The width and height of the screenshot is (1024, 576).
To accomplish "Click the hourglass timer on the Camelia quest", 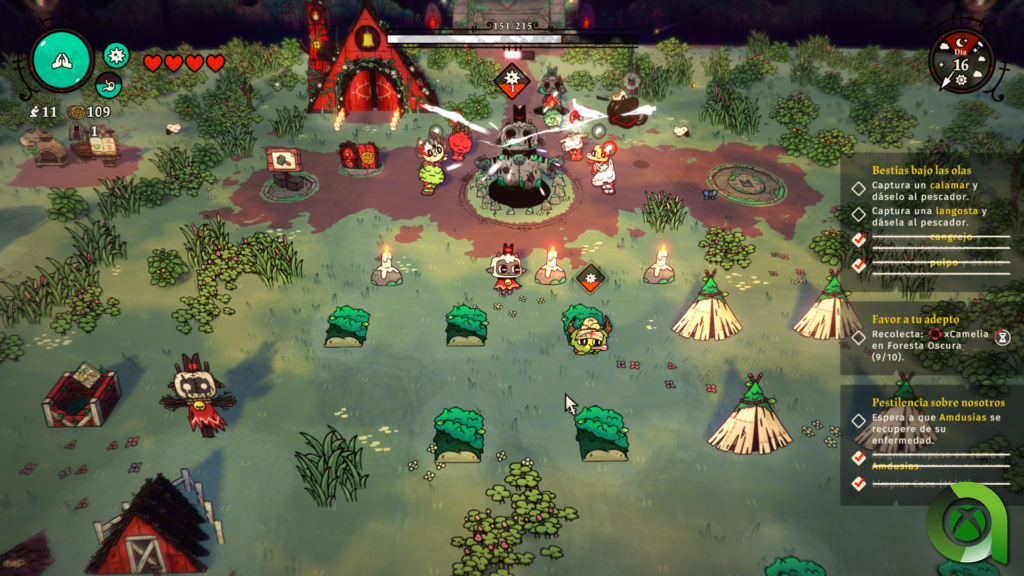I will (1002, 337).
